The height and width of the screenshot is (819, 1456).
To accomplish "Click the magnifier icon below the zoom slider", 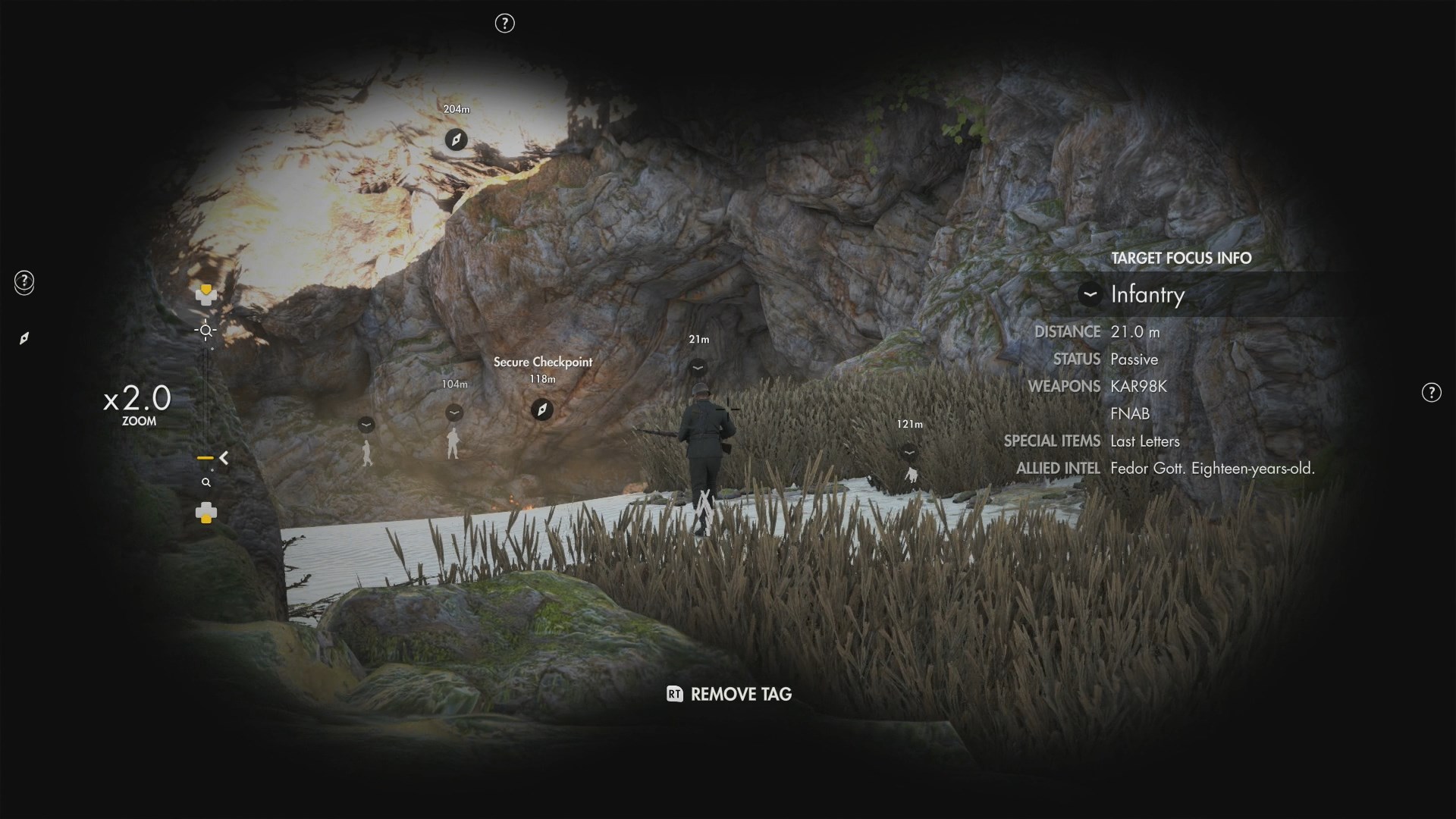I will click(x=206, y=482).
